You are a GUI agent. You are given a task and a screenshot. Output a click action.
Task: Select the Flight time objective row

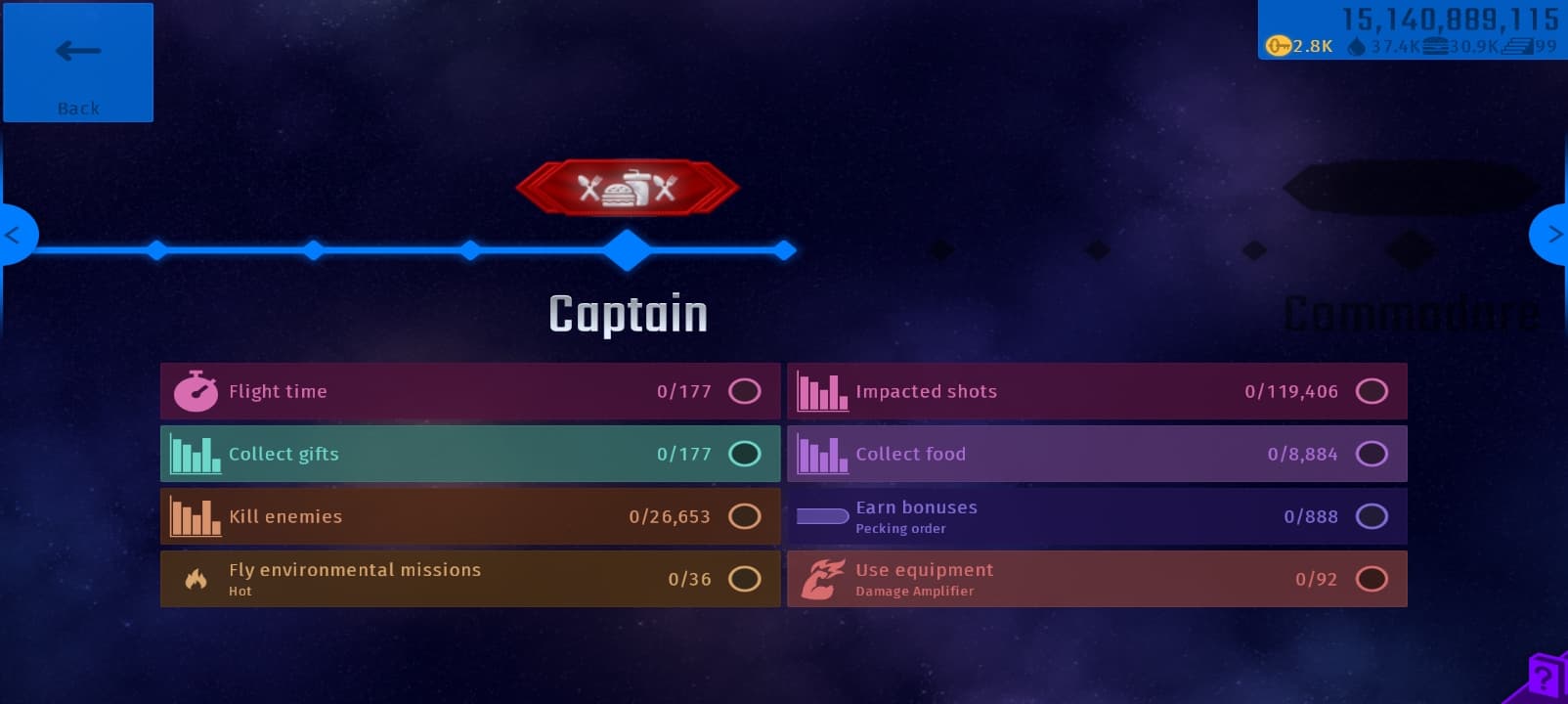click(469, 391)
